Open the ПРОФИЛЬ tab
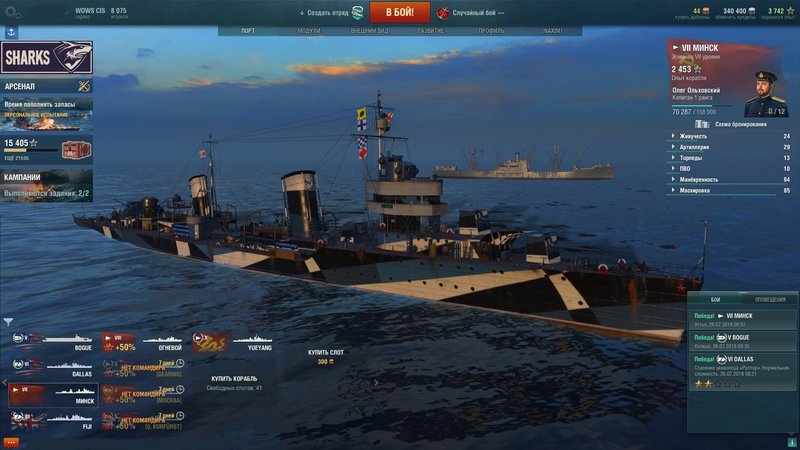The width and height of the screenshot is (800, 450). 491,31
